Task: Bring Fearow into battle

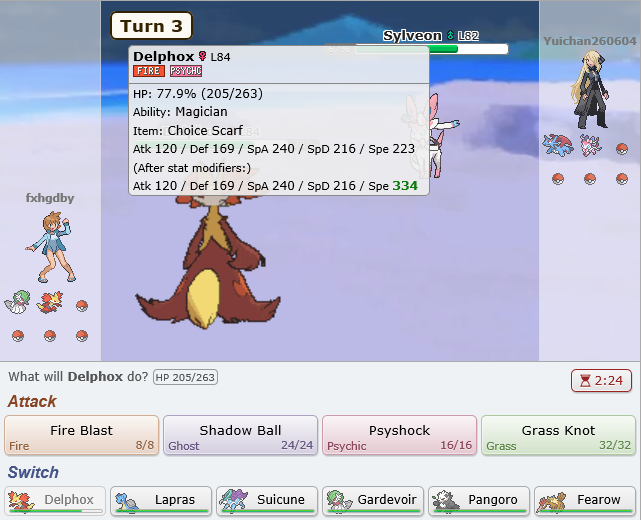Action: click(585, 500)
